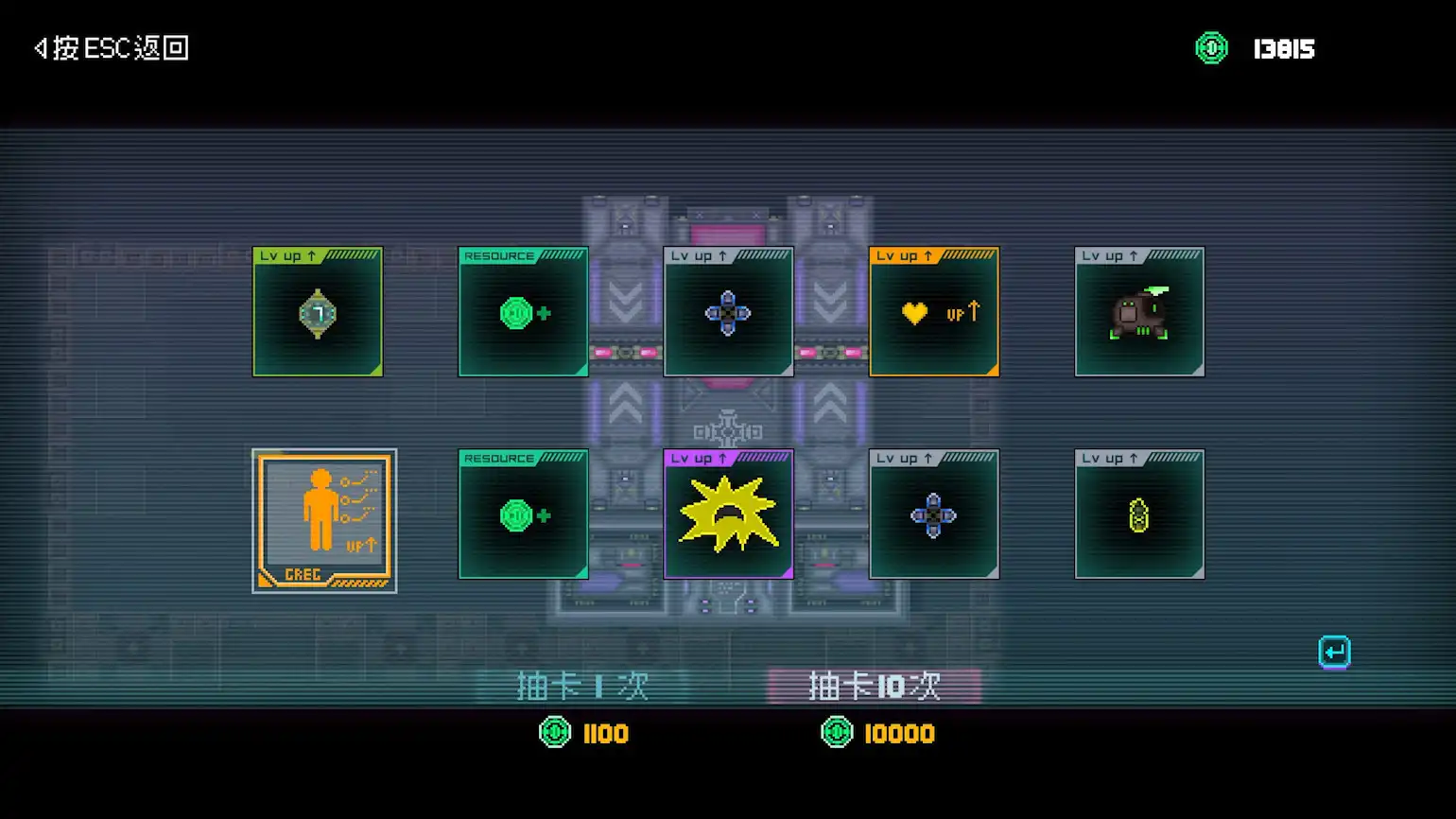Click the blue cross drone card in top row

[x=728, y=312]
